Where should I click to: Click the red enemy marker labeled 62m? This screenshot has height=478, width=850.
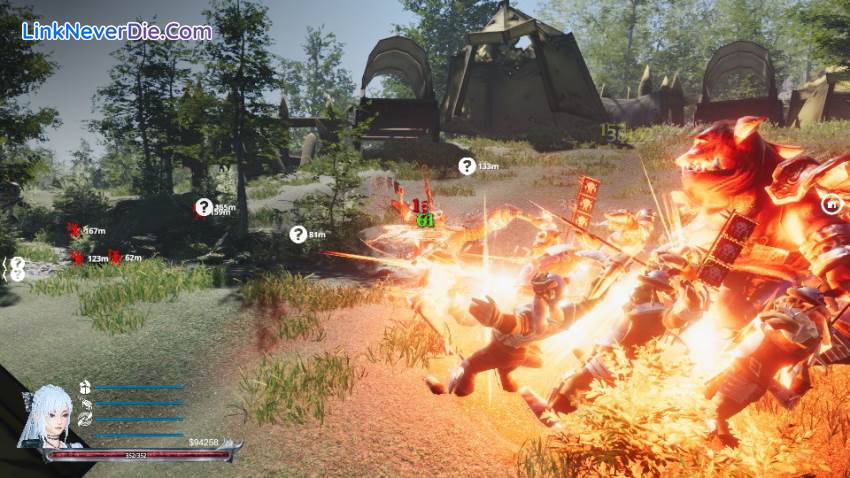point(115,257)
